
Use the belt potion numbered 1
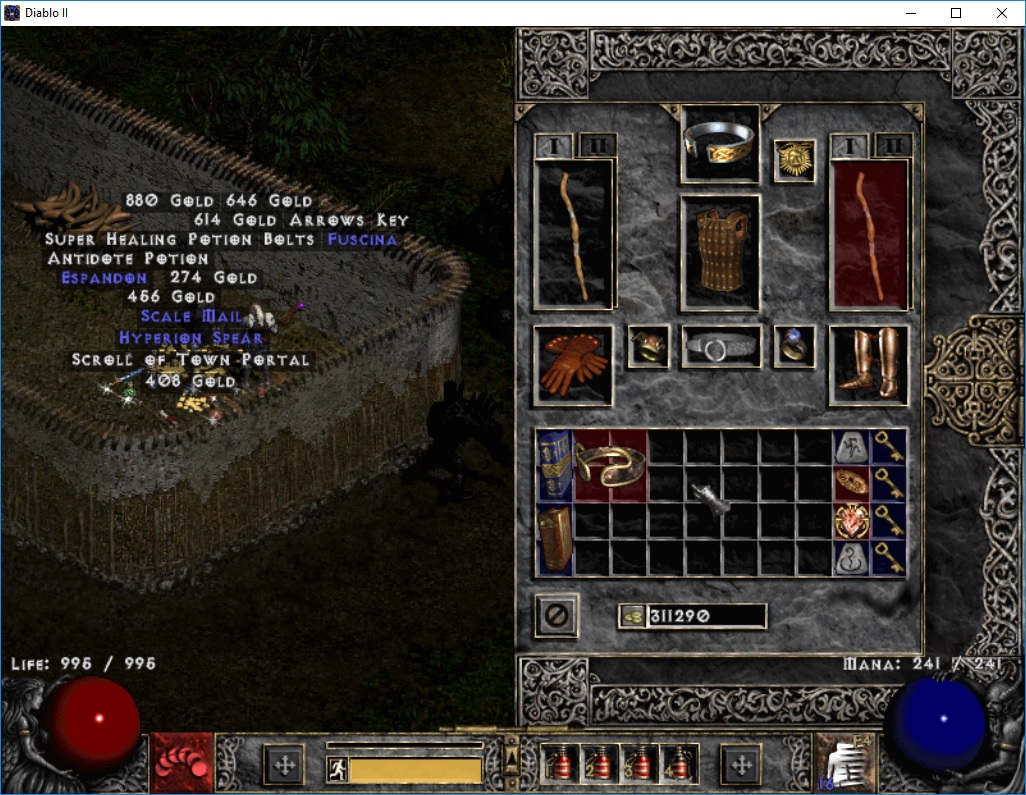(x=558, y=765)
